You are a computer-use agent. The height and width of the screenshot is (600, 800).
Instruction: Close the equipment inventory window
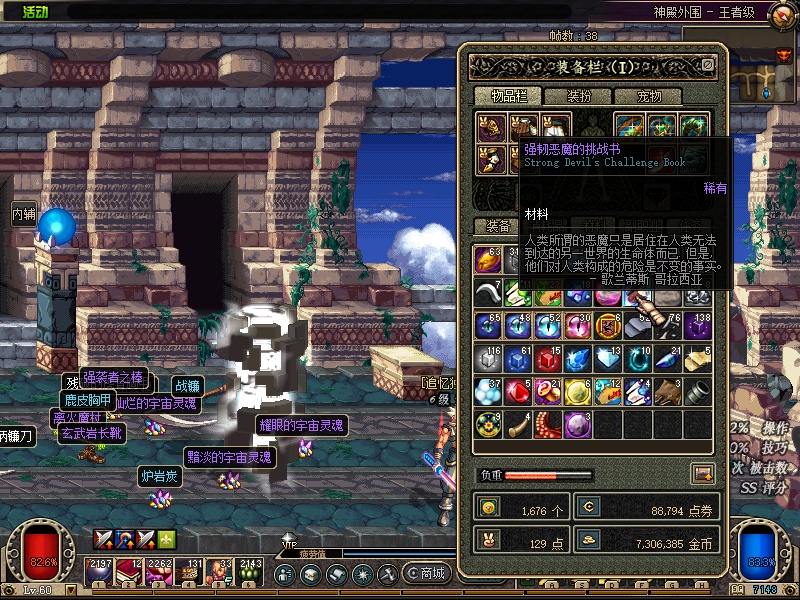(x=708, y=66)
